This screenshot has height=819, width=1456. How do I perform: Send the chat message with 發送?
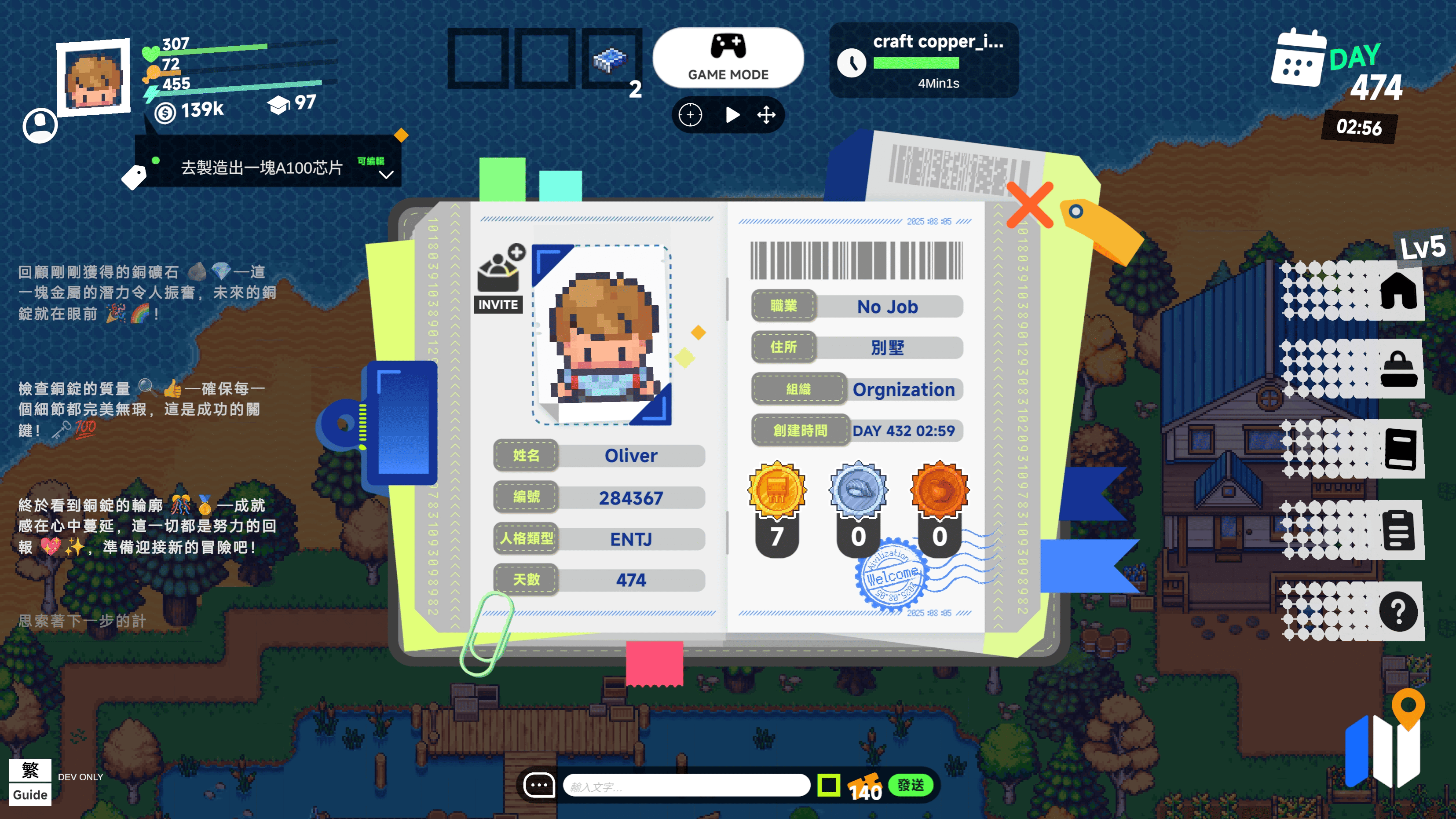[911, 785]
